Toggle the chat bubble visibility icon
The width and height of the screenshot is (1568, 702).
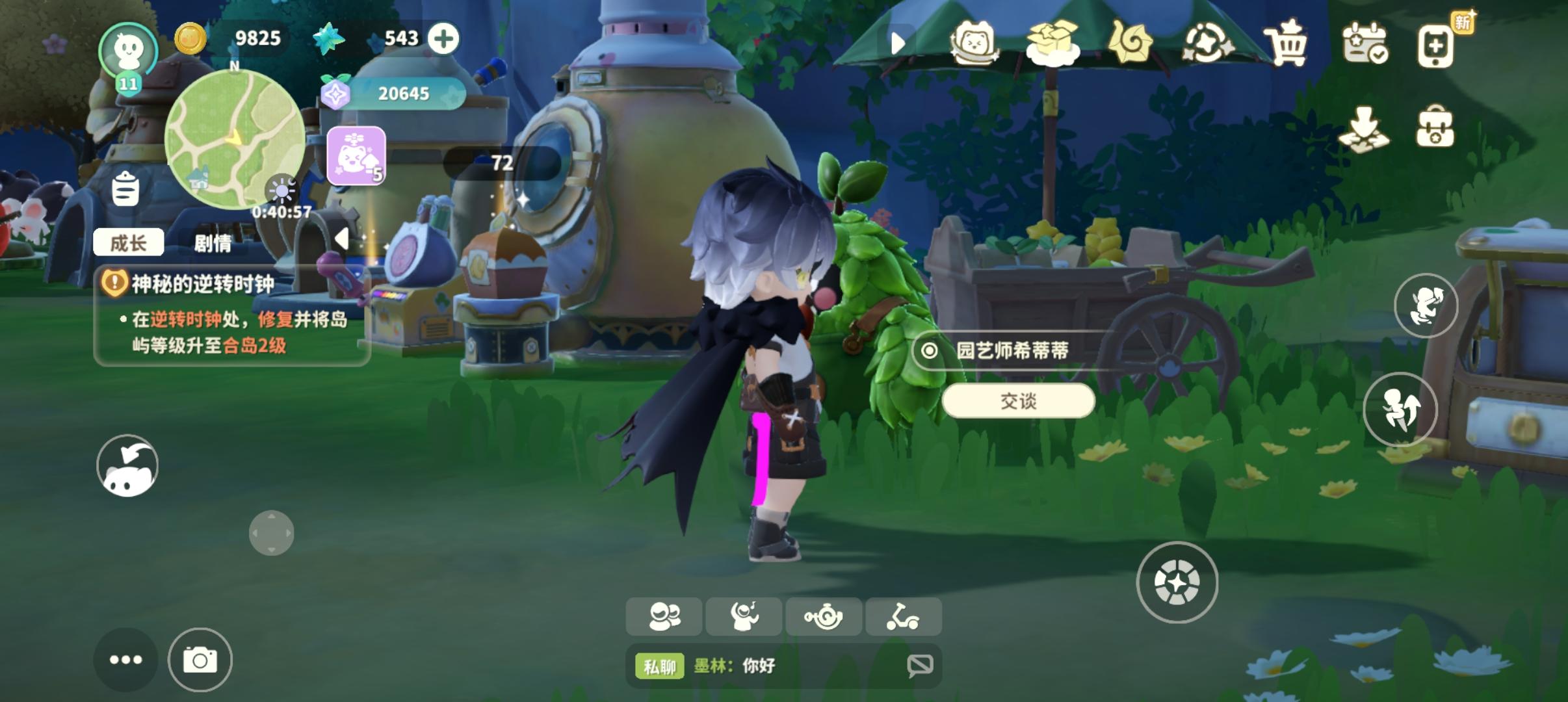point(921,665)
